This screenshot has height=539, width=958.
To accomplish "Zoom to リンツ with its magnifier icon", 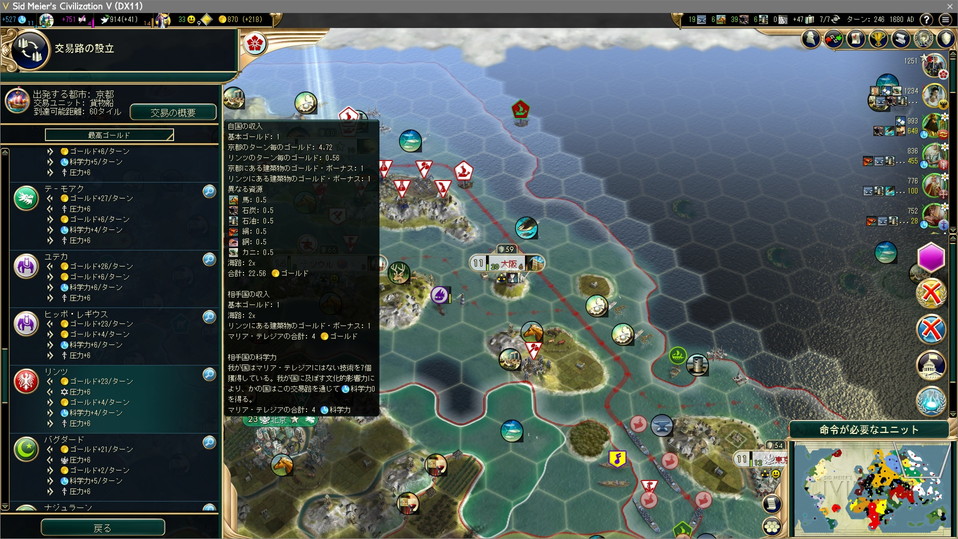I will tap(209, 375).
